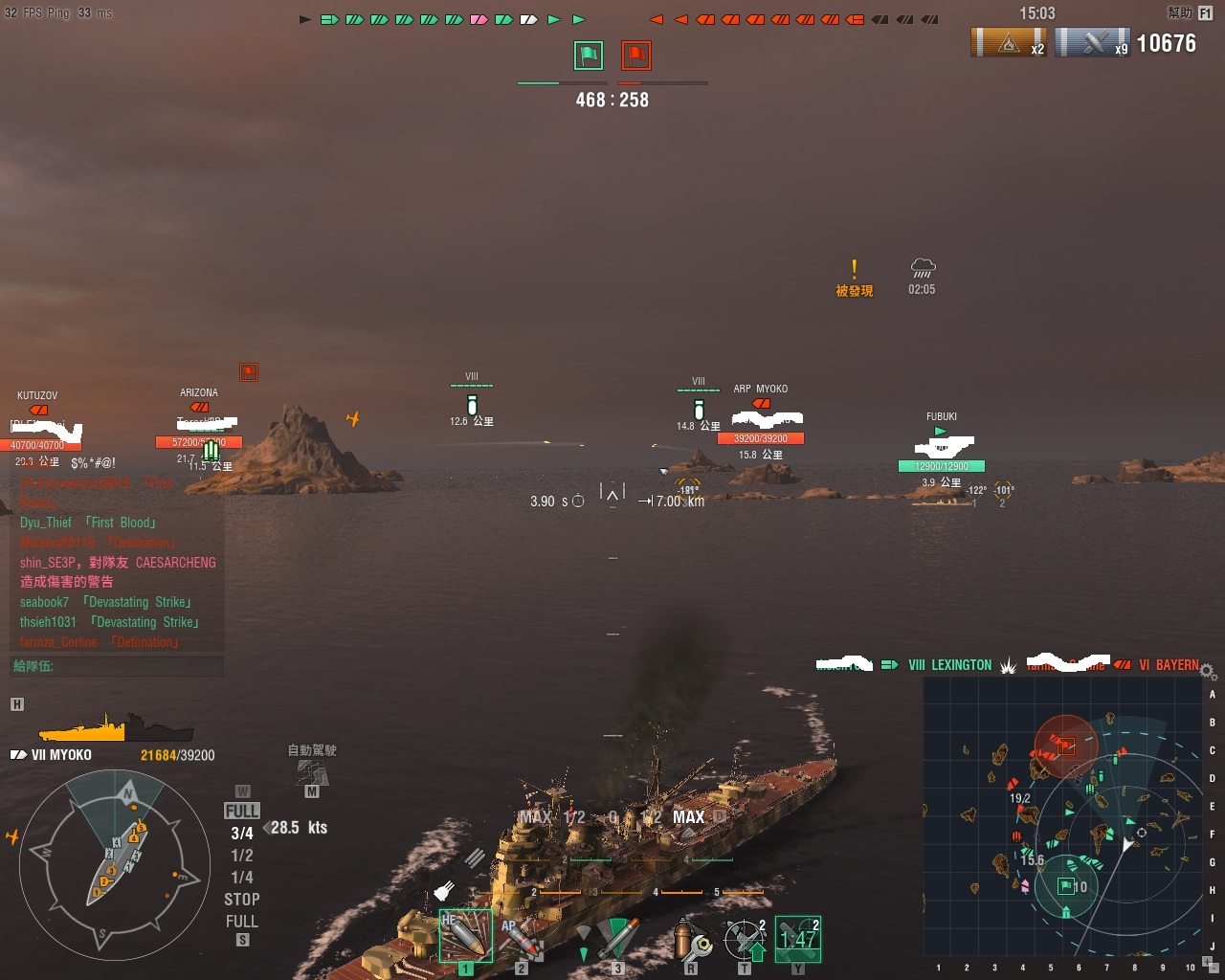Screen dimensions: 1225x980
Task: Set engine telegraph to STOP
Action: point(242,900)
